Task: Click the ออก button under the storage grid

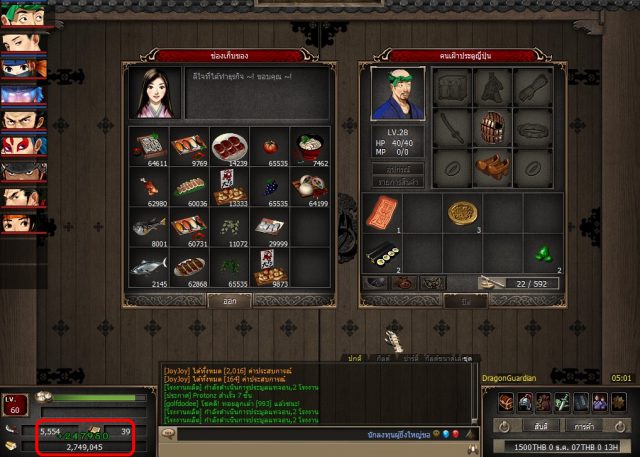Action: pos(228,299)
